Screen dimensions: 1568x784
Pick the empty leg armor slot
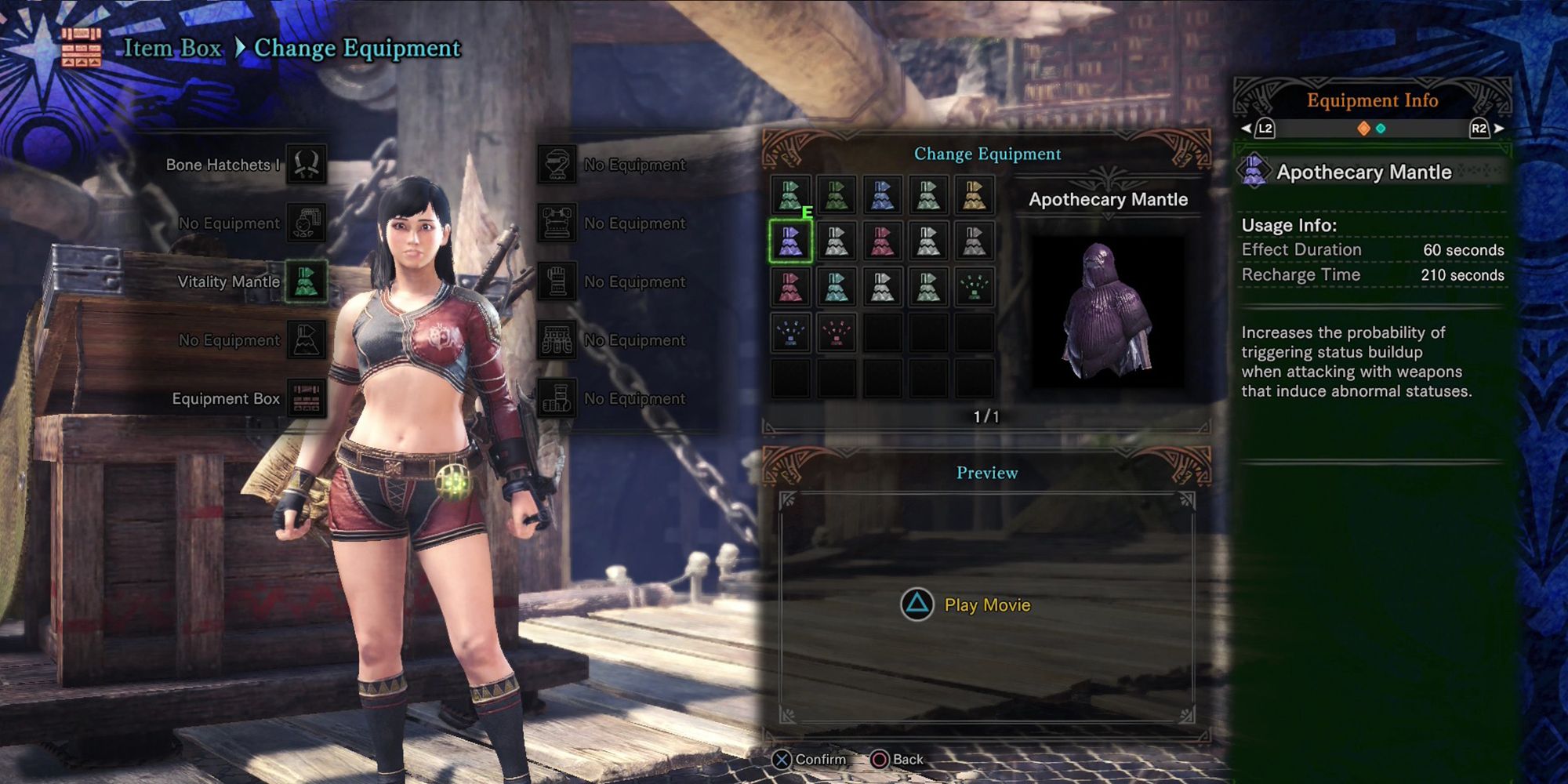pos(557,398)
